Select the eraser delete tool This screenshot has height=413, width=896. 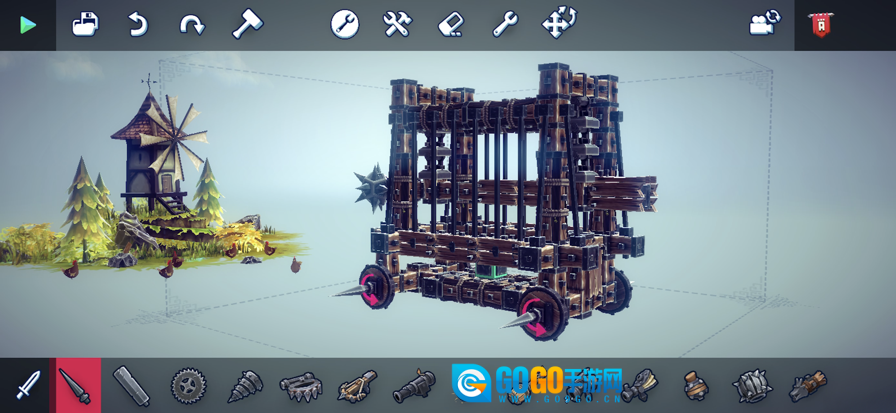click(x=451, y=24)
